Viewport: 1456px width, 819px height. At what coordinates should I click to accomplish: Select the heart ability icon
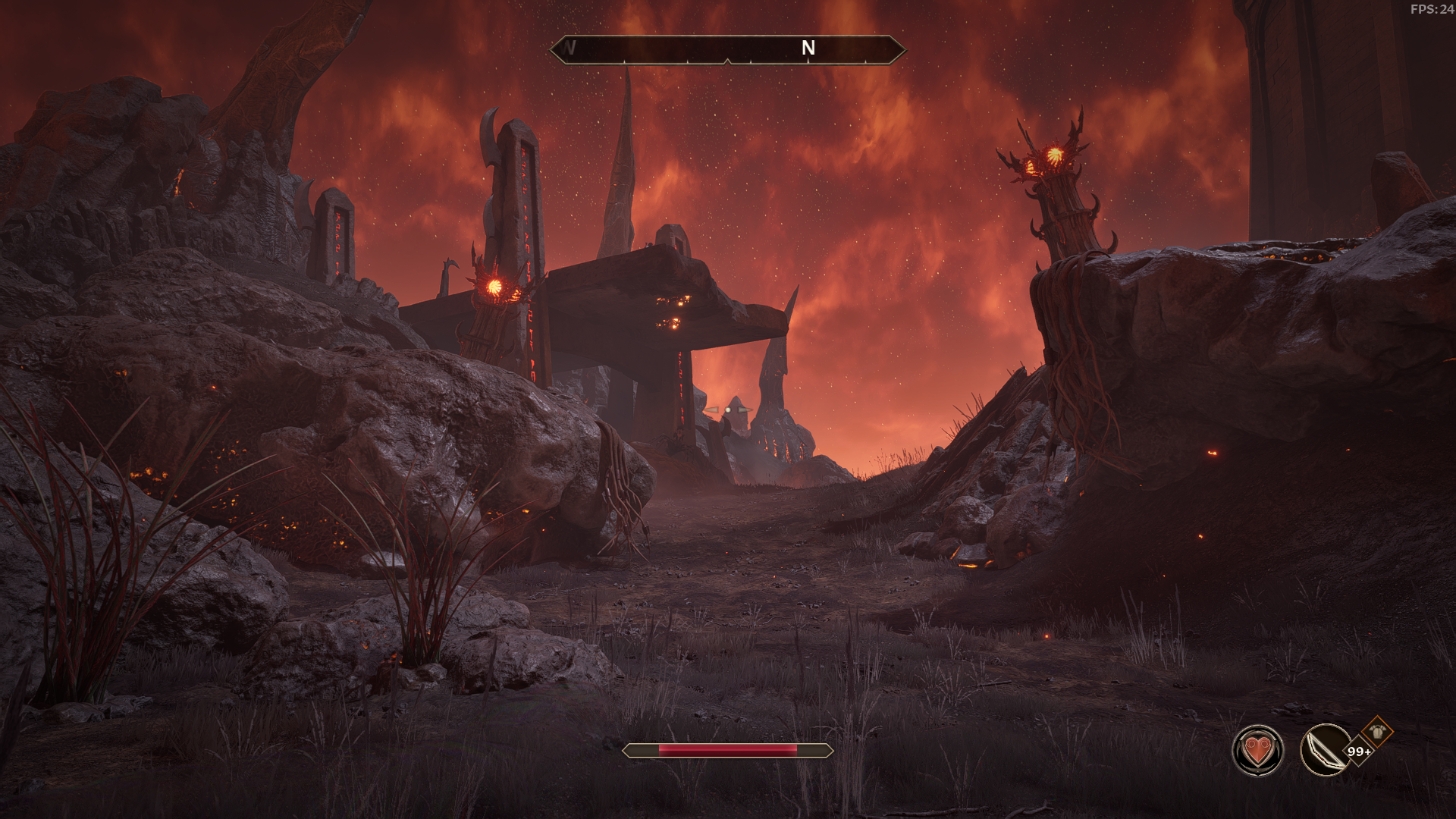click(x=1258, y=751)
